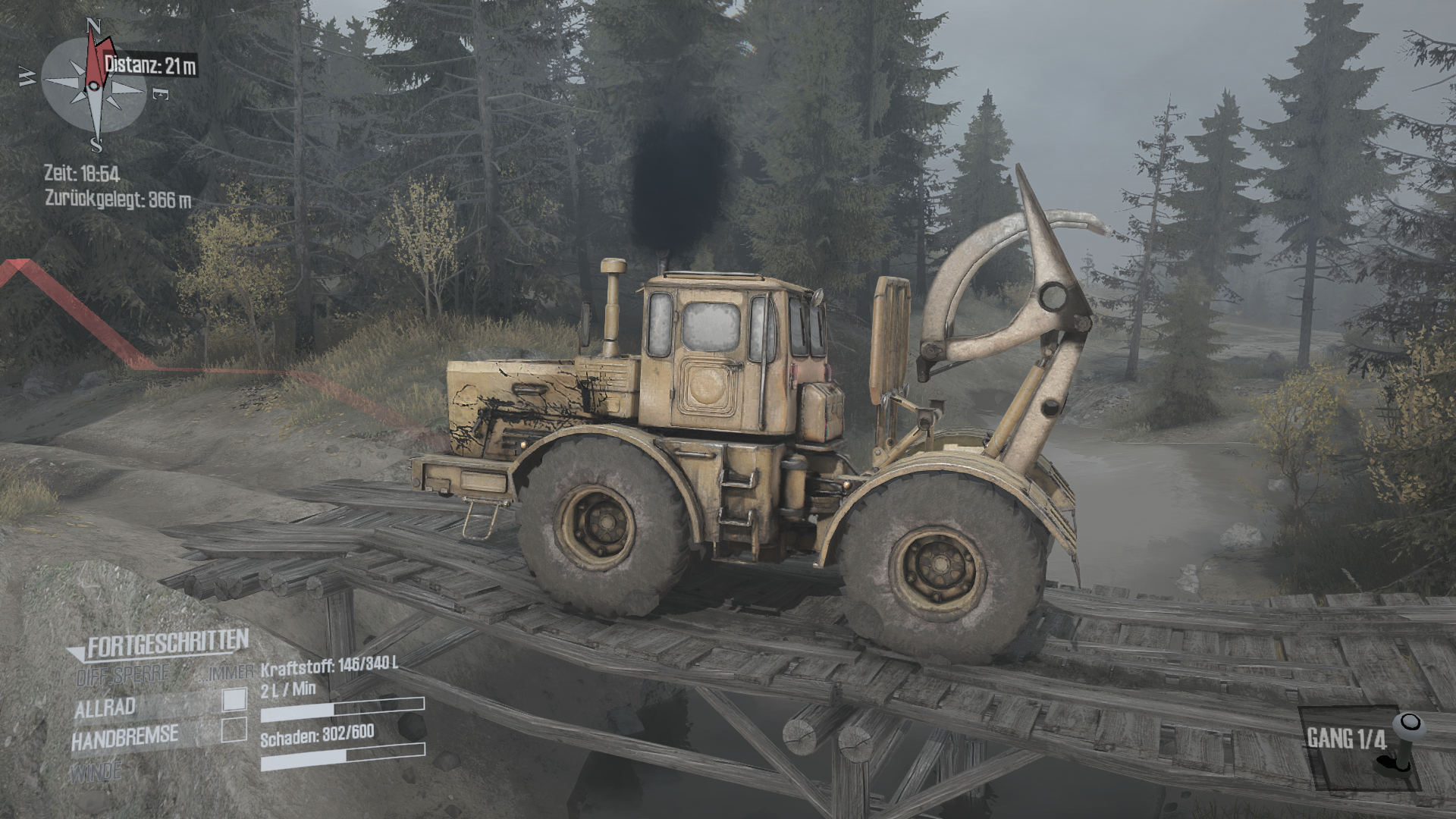Enable the Handbremse checkbox

click(234, 730)
